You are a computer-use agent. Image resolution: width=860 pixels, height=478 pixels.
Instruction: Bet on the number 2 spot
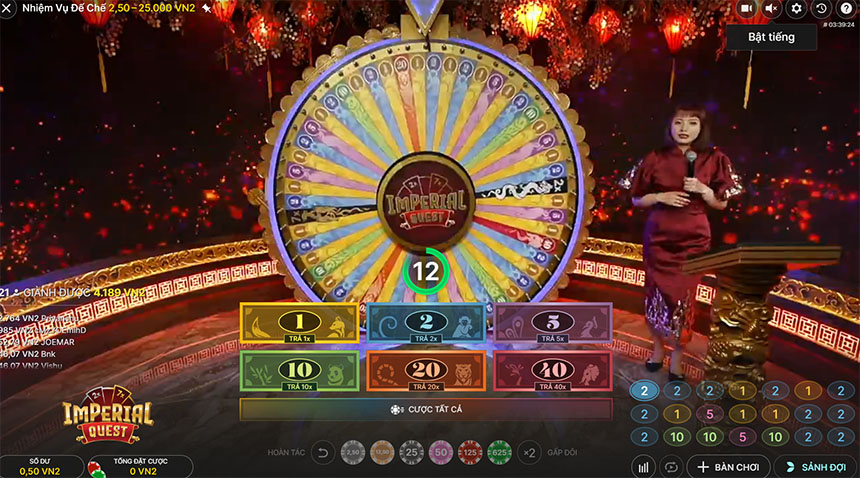[x=427, y=323]
